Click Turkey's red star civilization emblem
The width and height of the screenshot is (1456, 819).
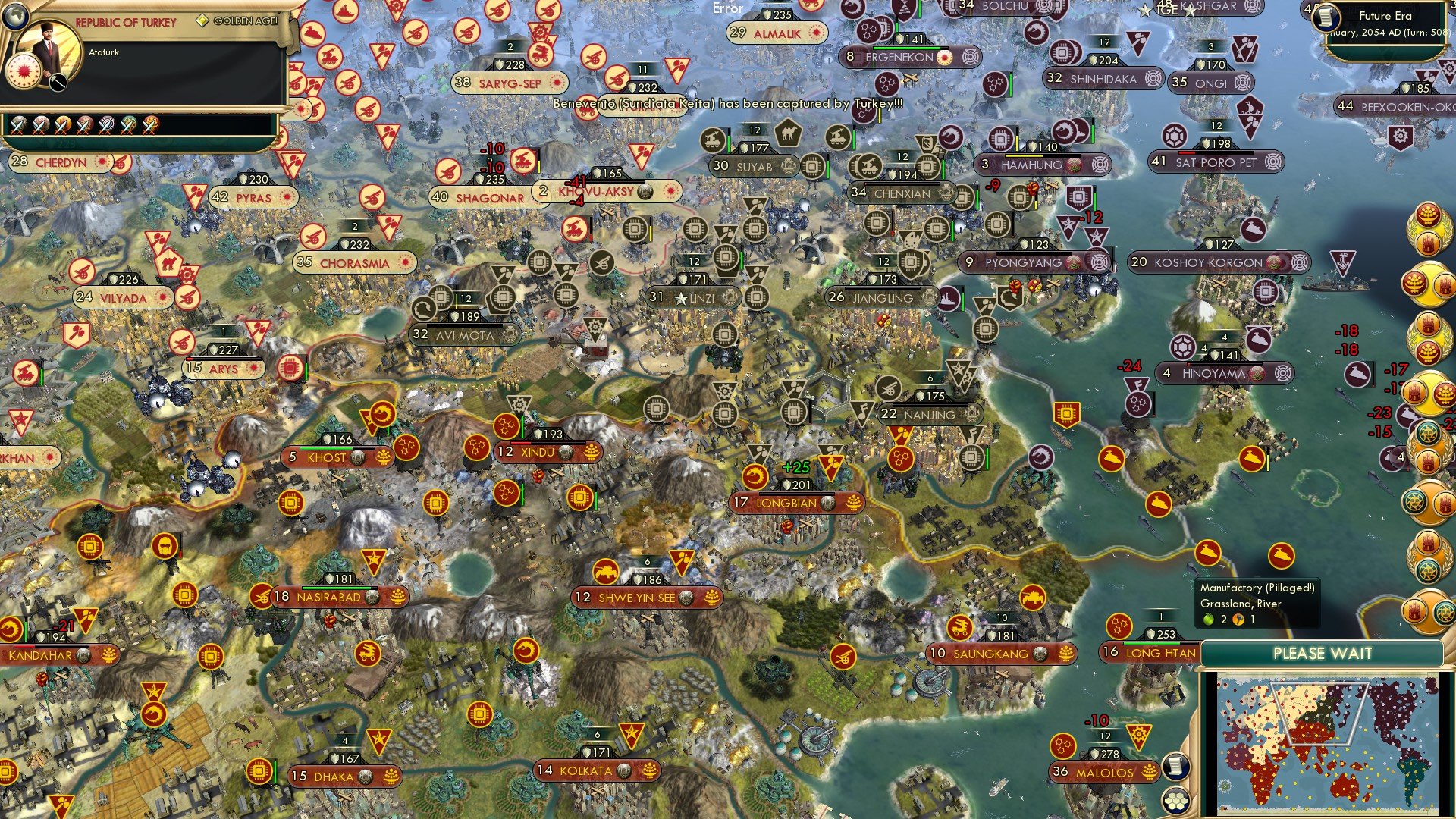(25, 71)
